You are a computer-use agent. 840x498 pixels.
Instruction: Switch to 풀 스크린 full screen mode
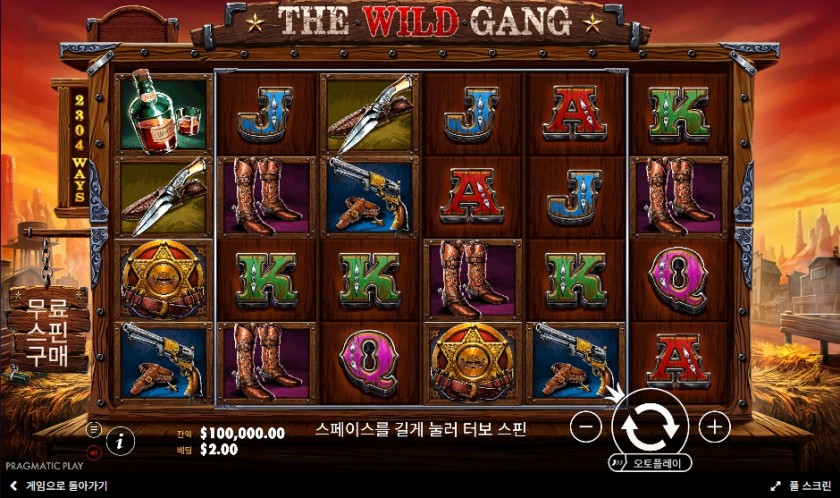click(x=802, y=486)
